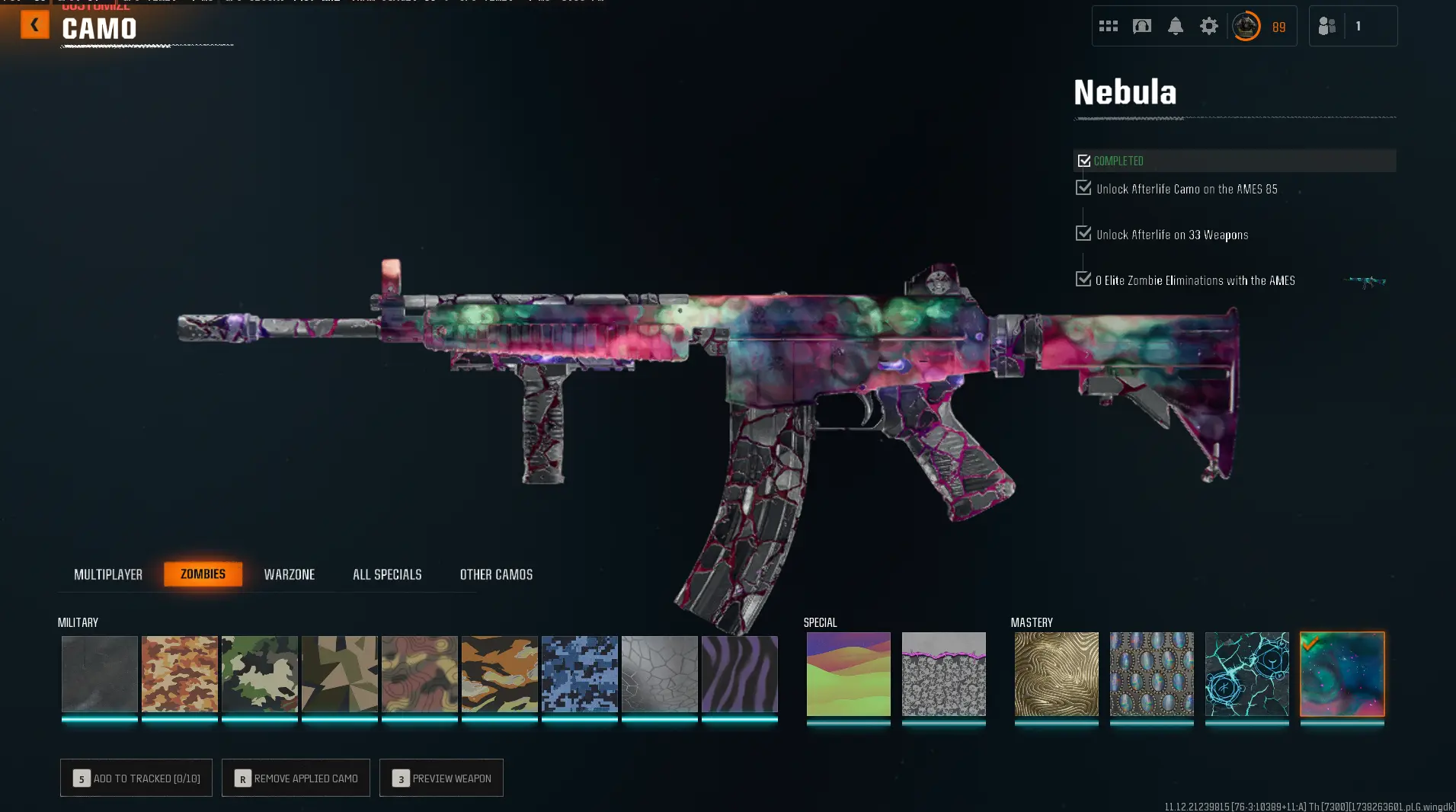The image size is (1456, 812).
Task: Switch to the Multiplayer tab
Action: (108, 574)
